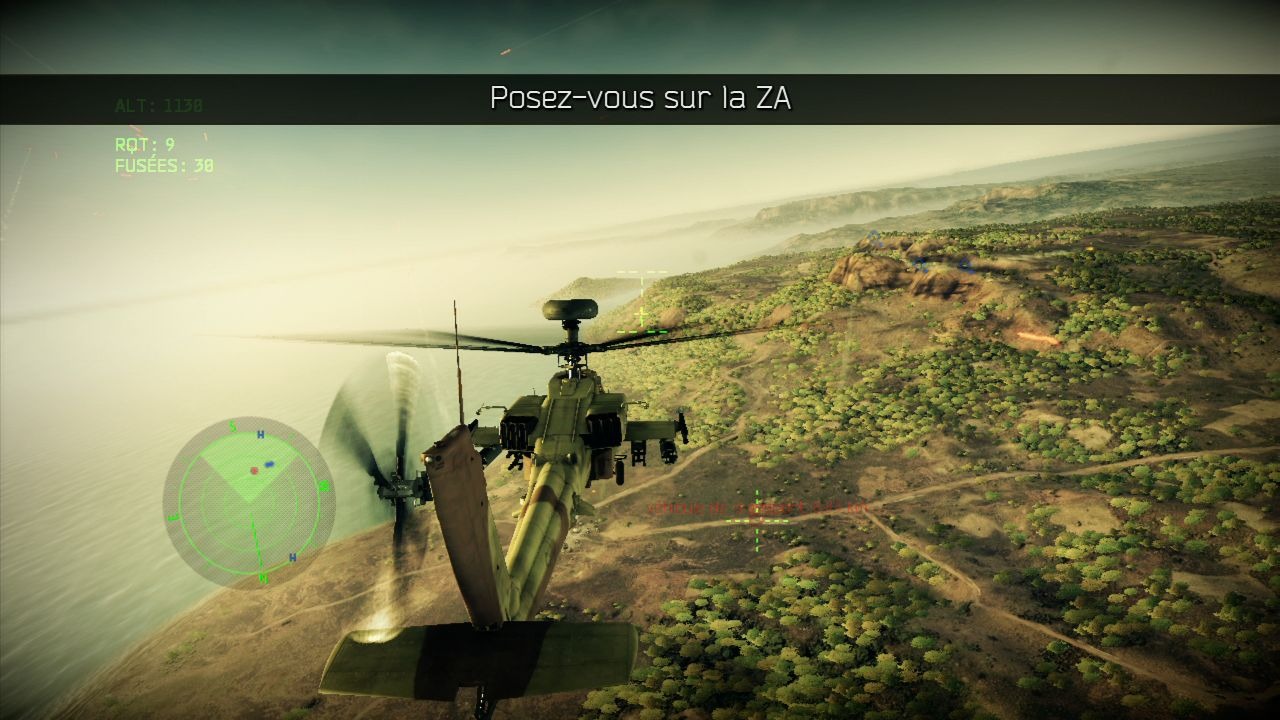Open the S direction marker on the radar ring

coord(231,424)
